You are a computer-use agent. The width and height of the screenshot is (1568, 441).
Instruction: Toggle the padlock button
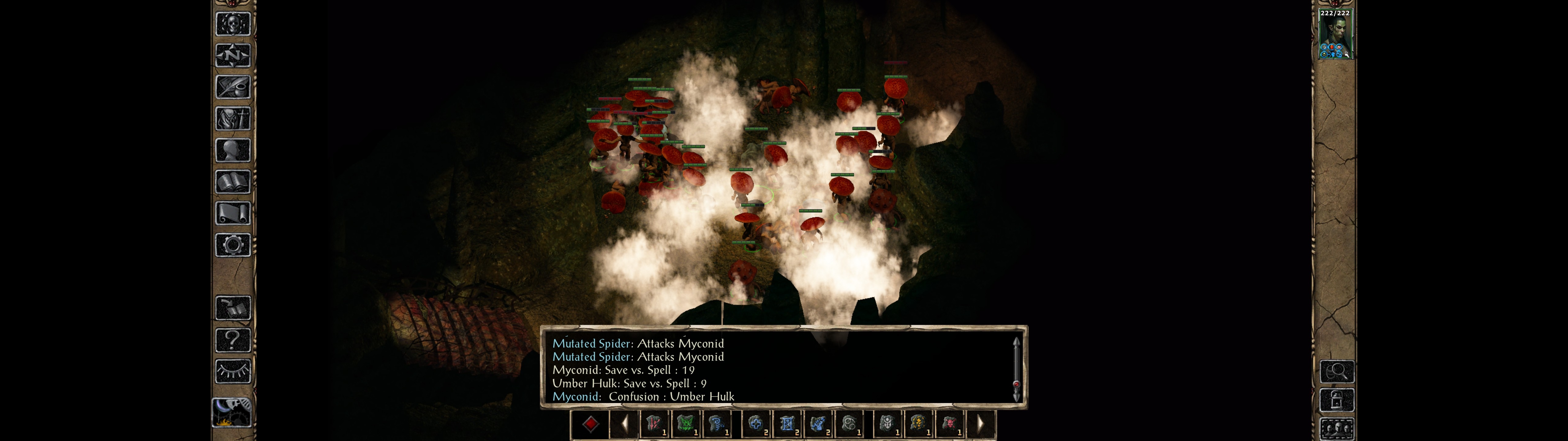click(1337, 400)
